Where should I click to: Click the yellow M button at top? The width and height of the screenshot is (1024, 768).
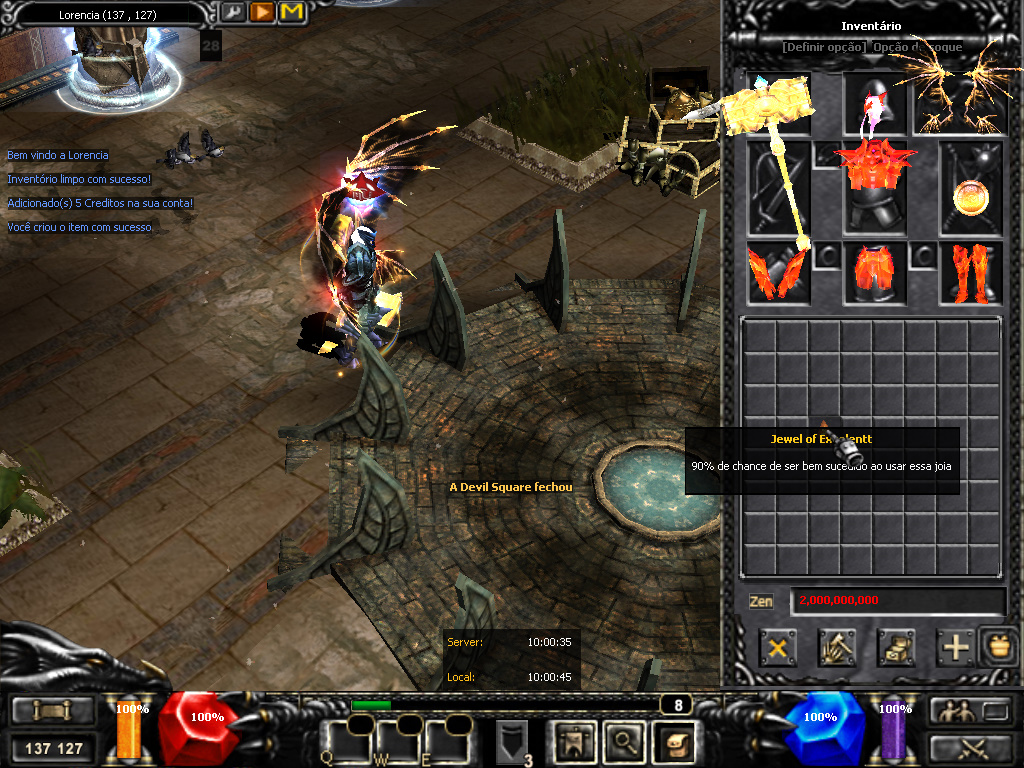pos(292,12)
